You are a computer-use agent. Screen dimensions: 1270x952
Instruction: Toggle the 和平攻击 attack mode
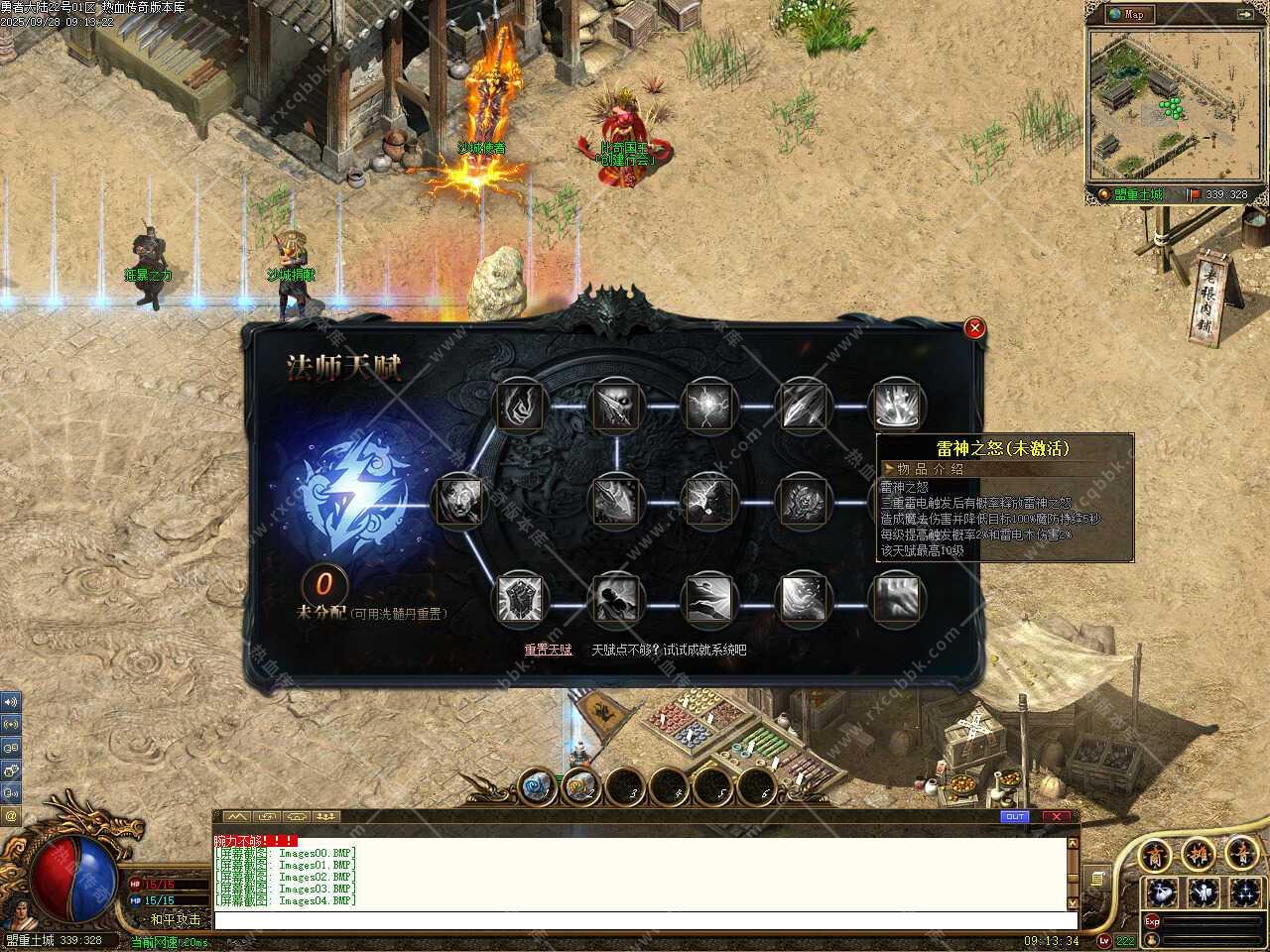(175, 920)
